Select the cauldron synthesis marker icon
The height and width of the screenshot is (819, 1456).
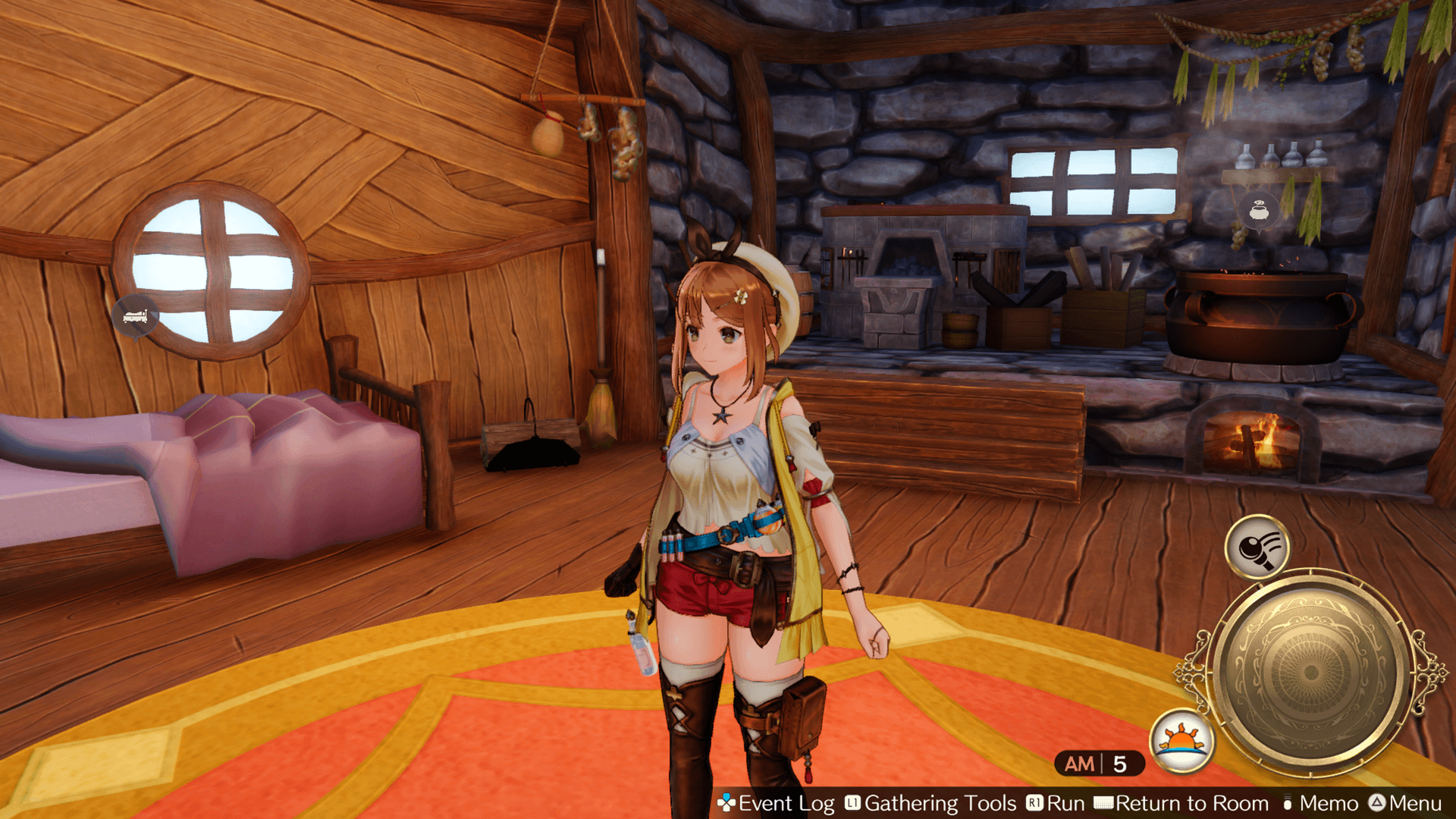(x=1259, y=211)
